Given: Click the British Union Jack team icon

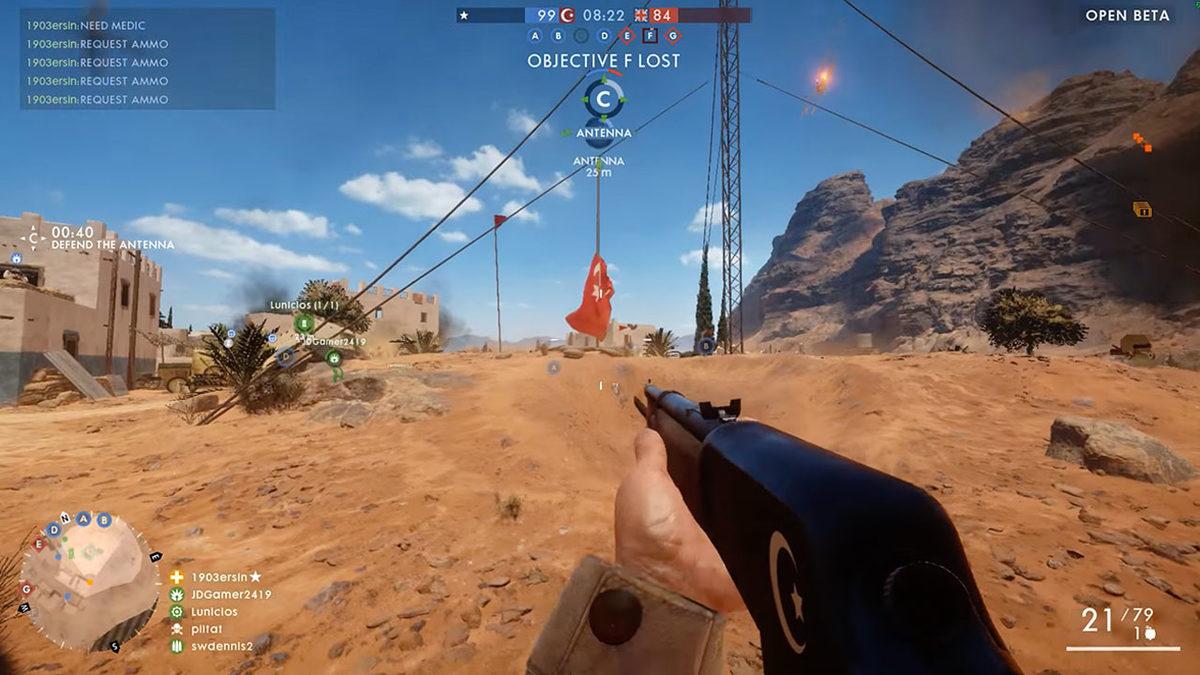Looking at the screenshot, I should (636, 16).
